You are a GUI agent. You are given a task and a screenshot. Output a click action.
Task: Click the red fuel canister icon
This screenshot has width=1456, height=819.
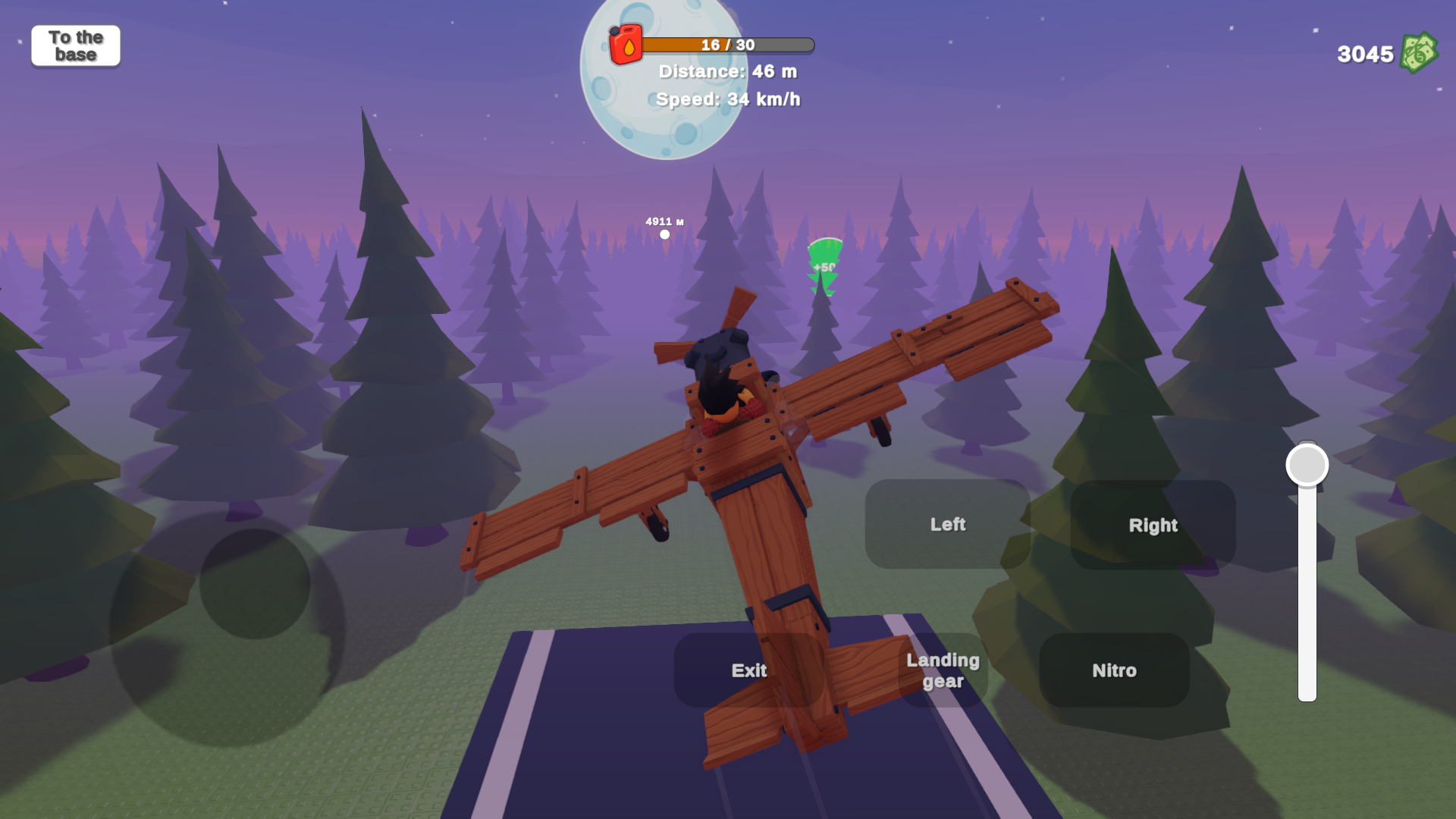tap(626, 45)
